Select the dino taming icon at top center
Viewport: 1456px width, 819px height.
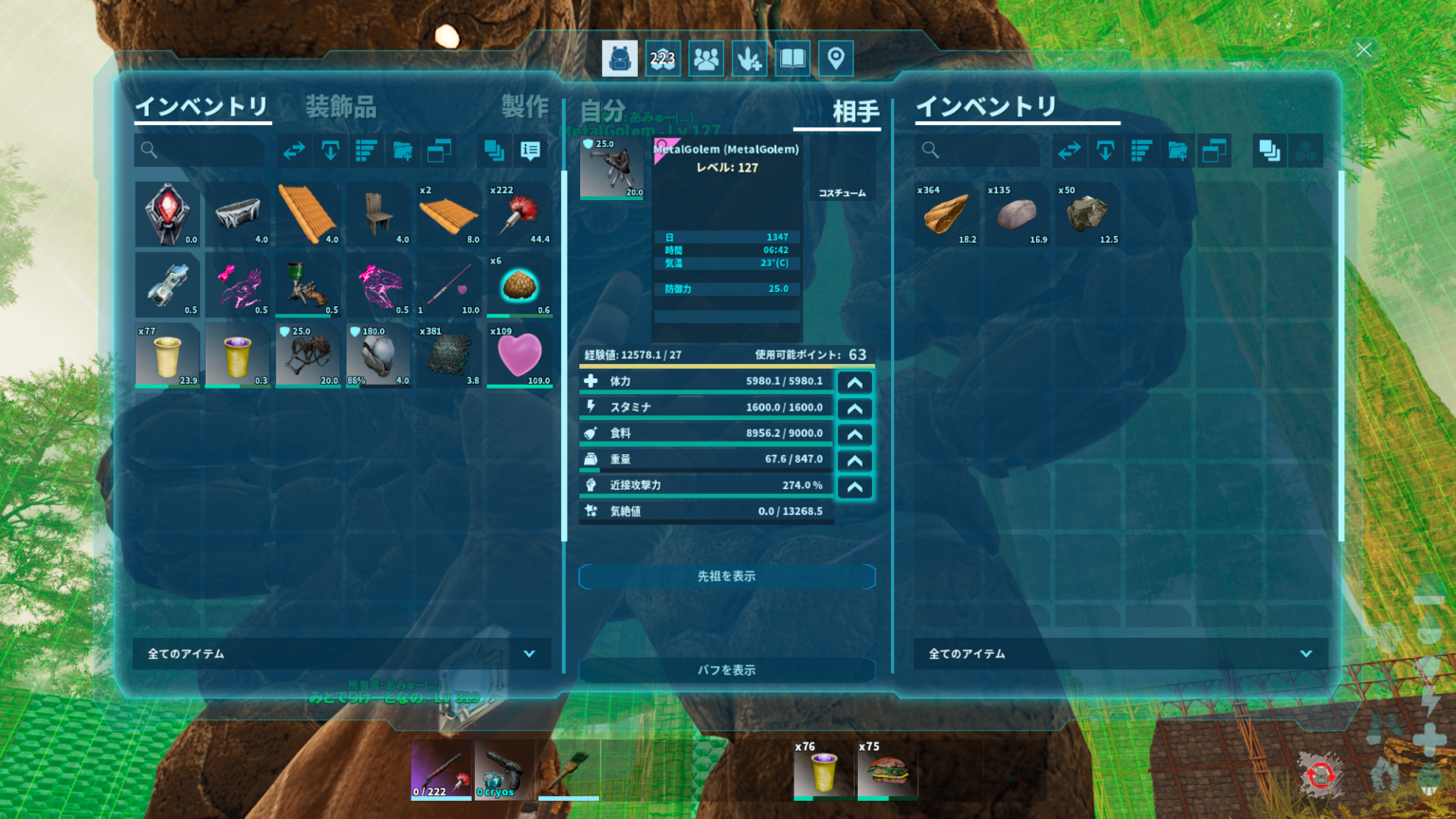tap(748, 58)
